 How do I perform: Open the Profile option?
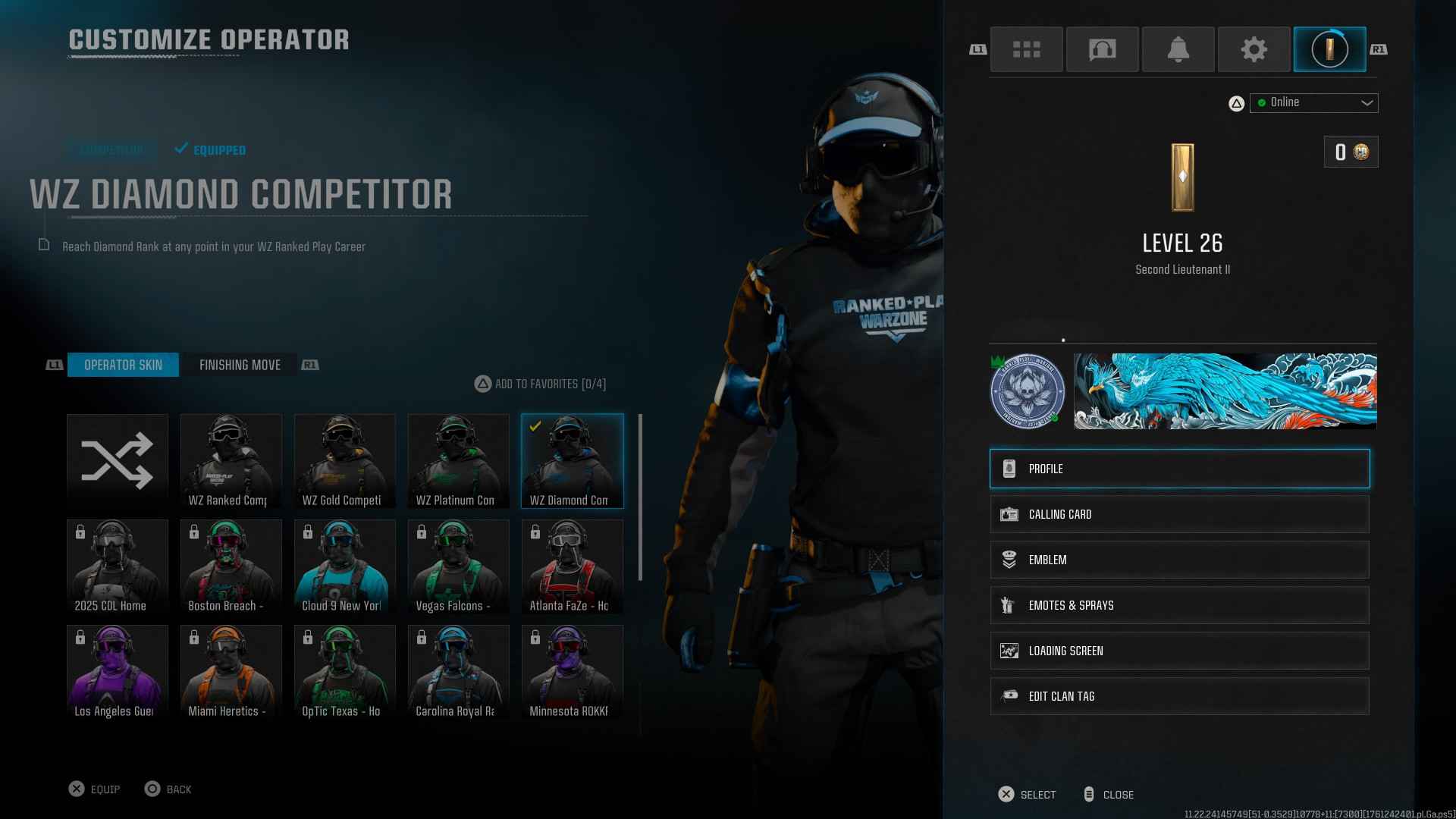[x=1179, y=469]
